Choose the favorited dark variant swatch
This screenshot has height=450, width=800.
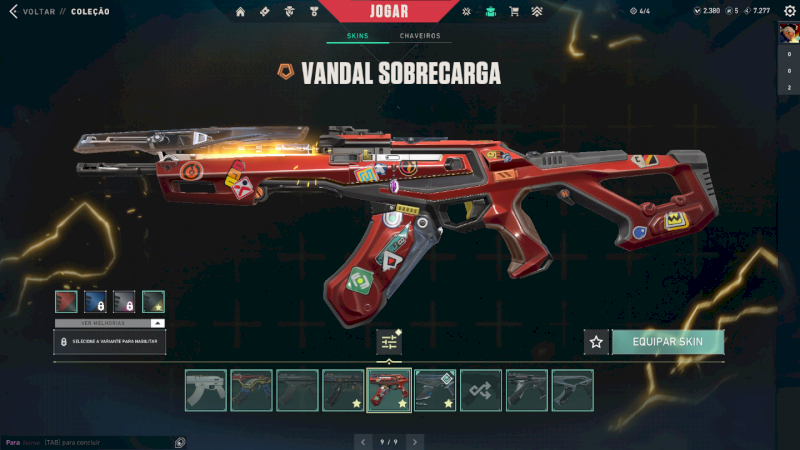tap(153, 302)
